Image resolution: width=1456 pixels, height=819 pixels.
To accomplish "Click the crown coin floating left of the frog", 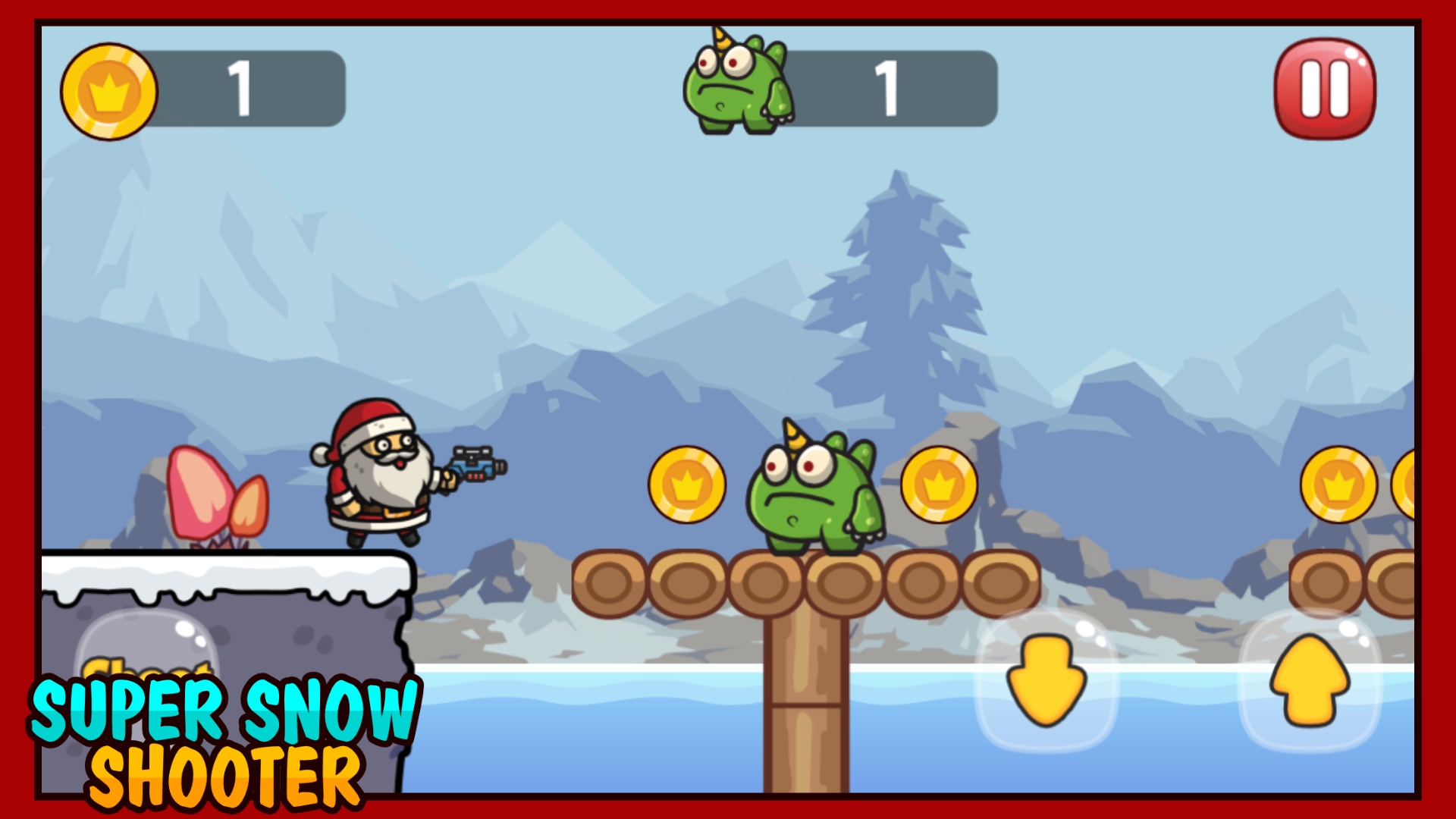I will pos(686,483).
